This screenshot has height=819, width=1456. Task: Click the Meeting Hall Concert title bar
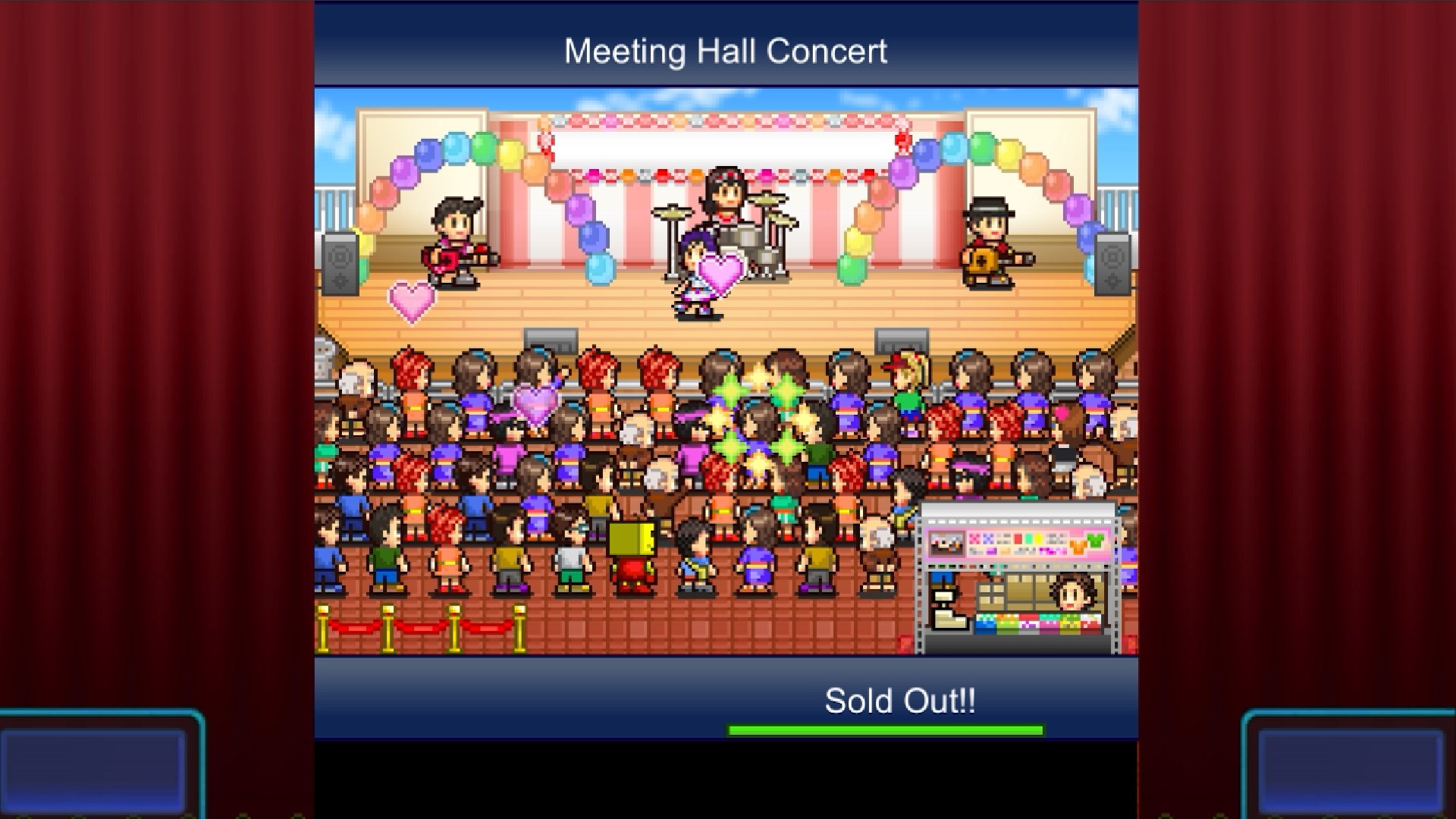(726, 50)
